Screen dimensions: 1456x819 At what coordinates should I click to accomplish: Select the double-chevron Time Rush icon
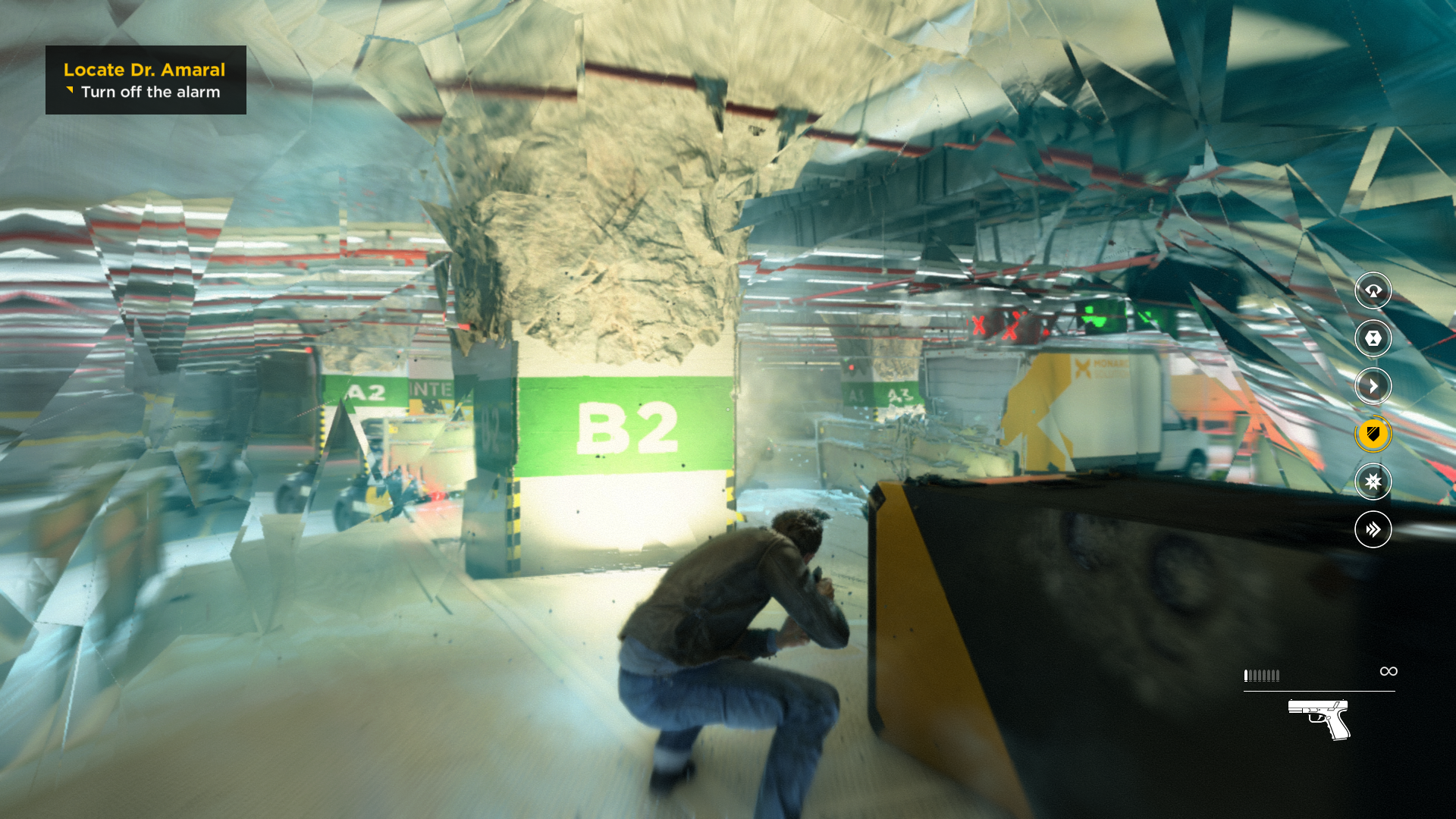click(1373, 529)
